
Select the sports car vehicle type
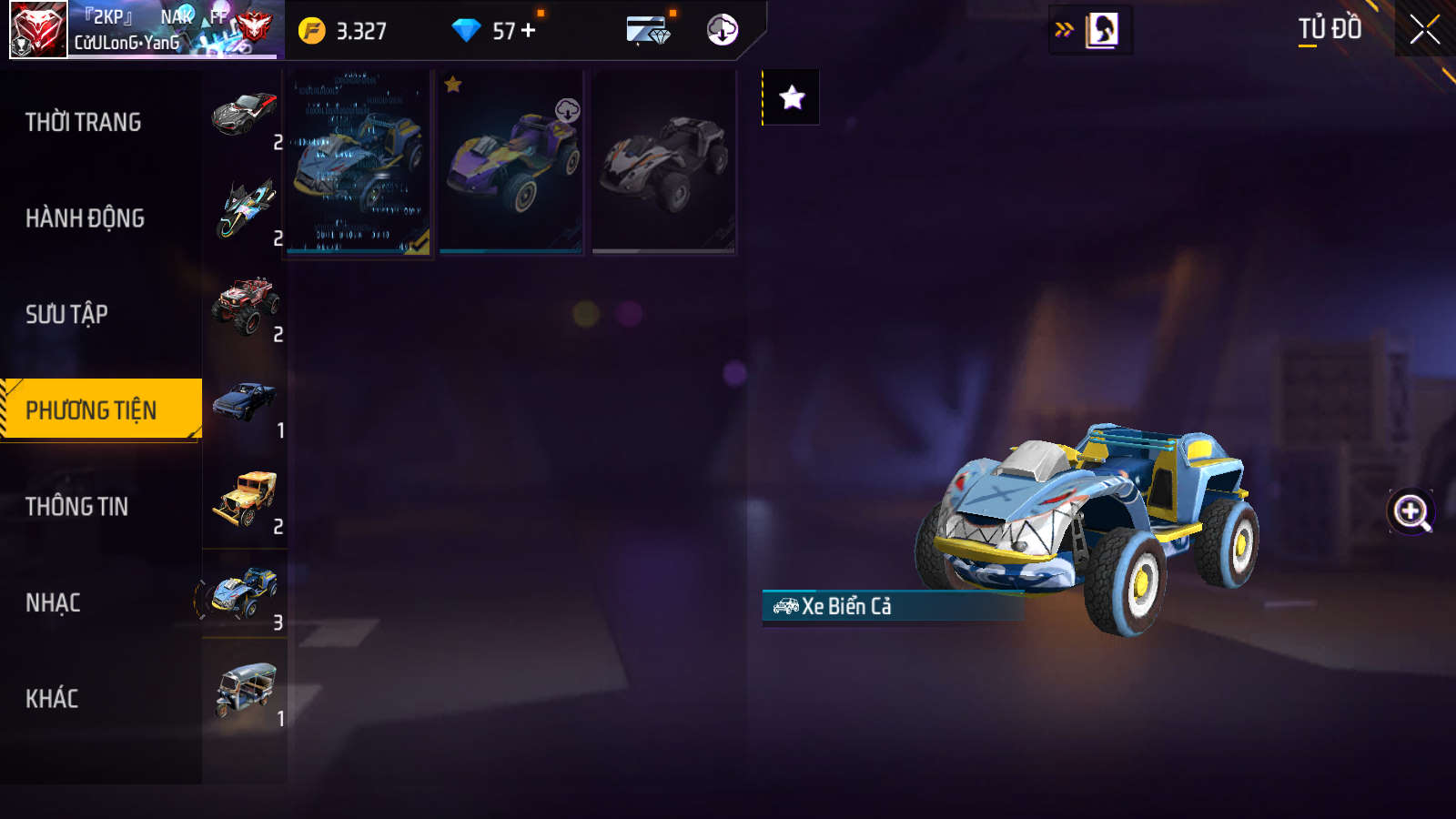pyautogui.click(x=244, y=116)
